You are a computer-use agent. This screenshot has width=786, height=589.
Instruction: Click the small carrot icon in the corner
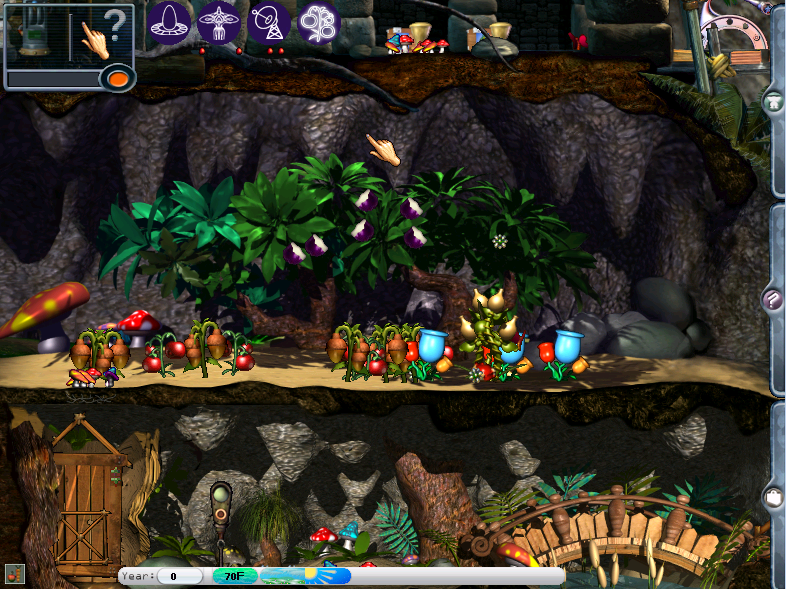click(14, 573)
